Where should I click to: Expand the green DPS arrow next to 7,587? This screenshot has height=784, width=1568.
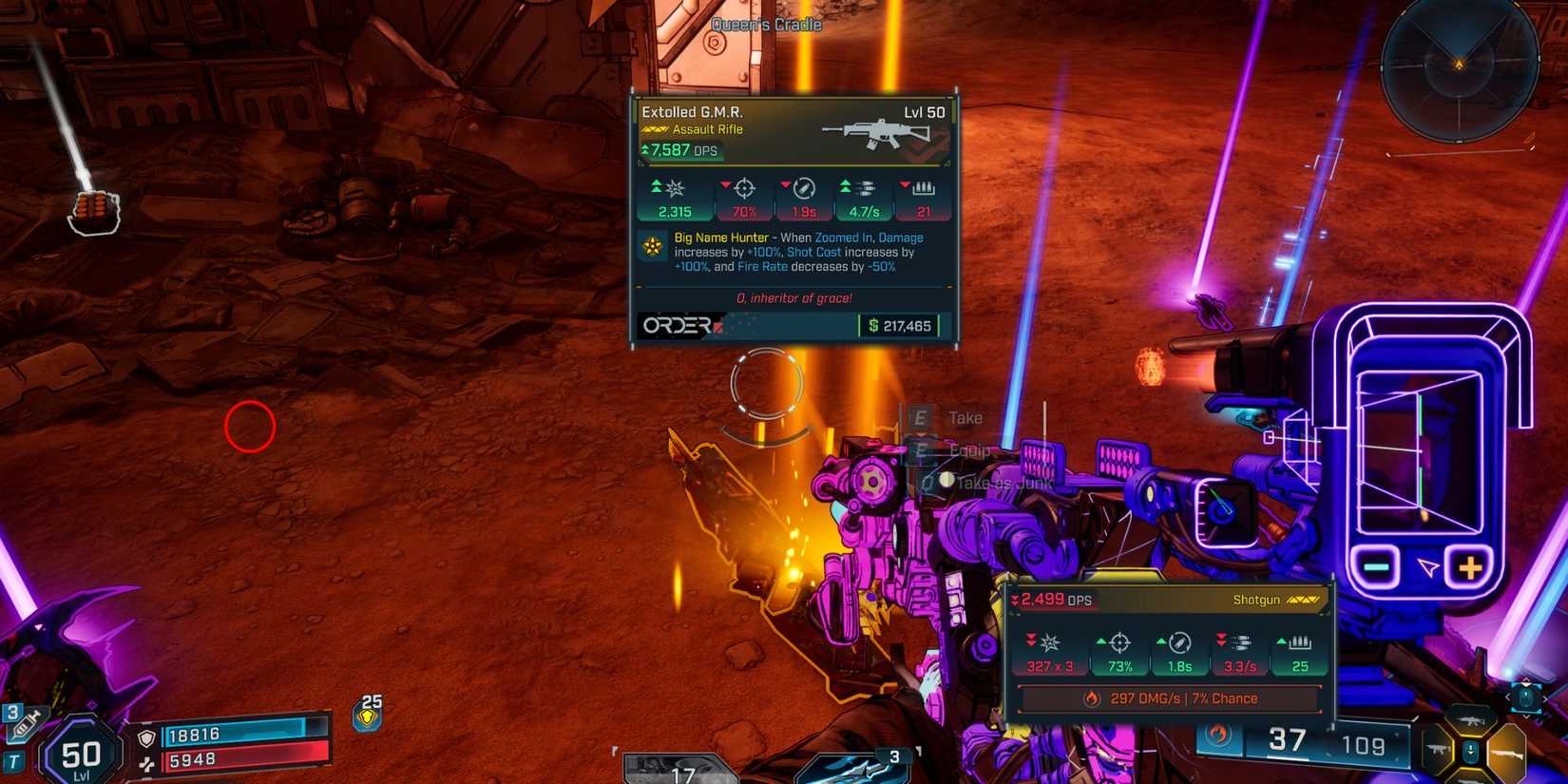pyautogui.click(x=644, y=150)
